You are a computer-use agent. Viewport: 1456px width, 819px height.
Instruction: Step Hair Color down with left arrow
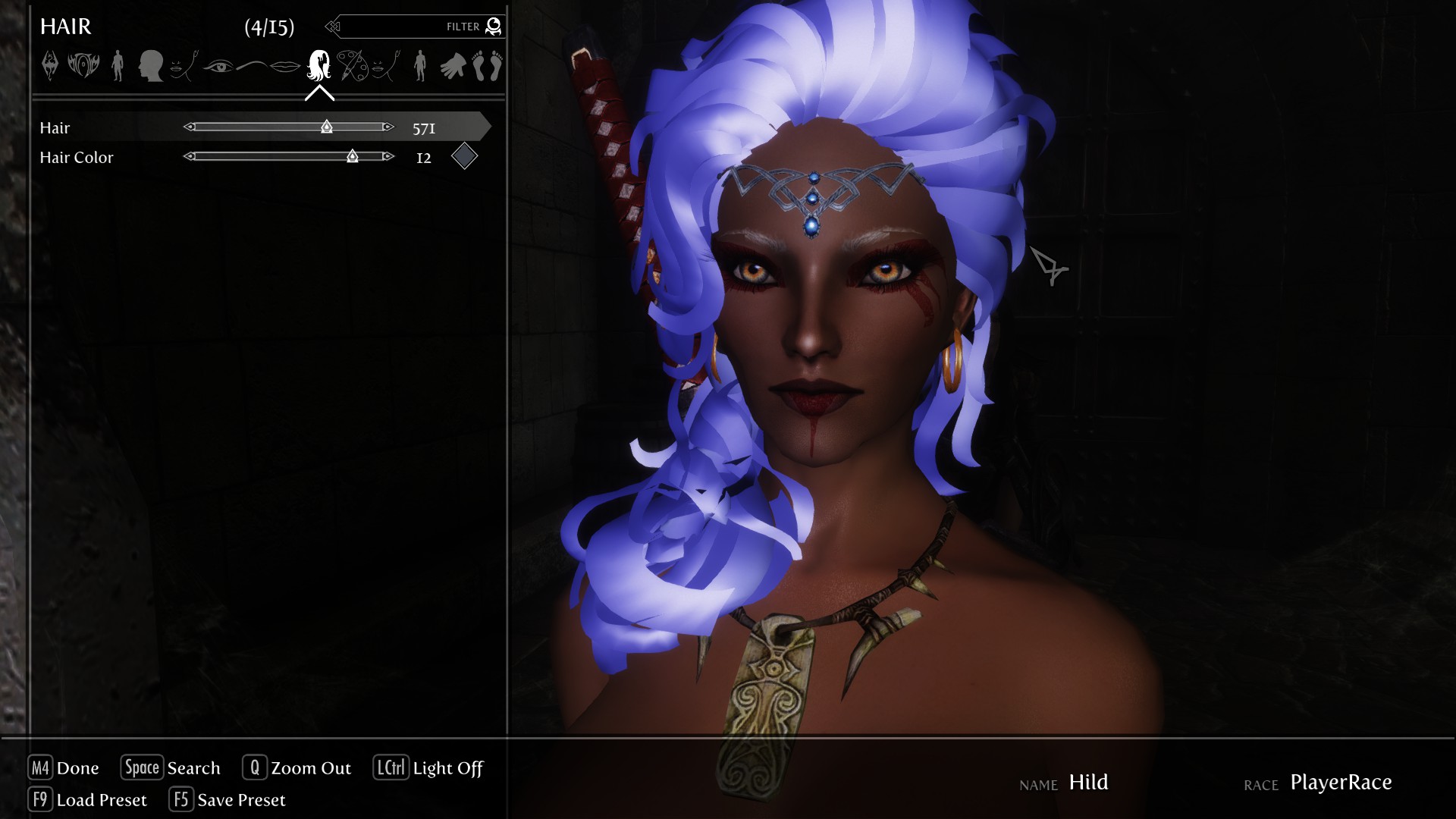point(190,157)
